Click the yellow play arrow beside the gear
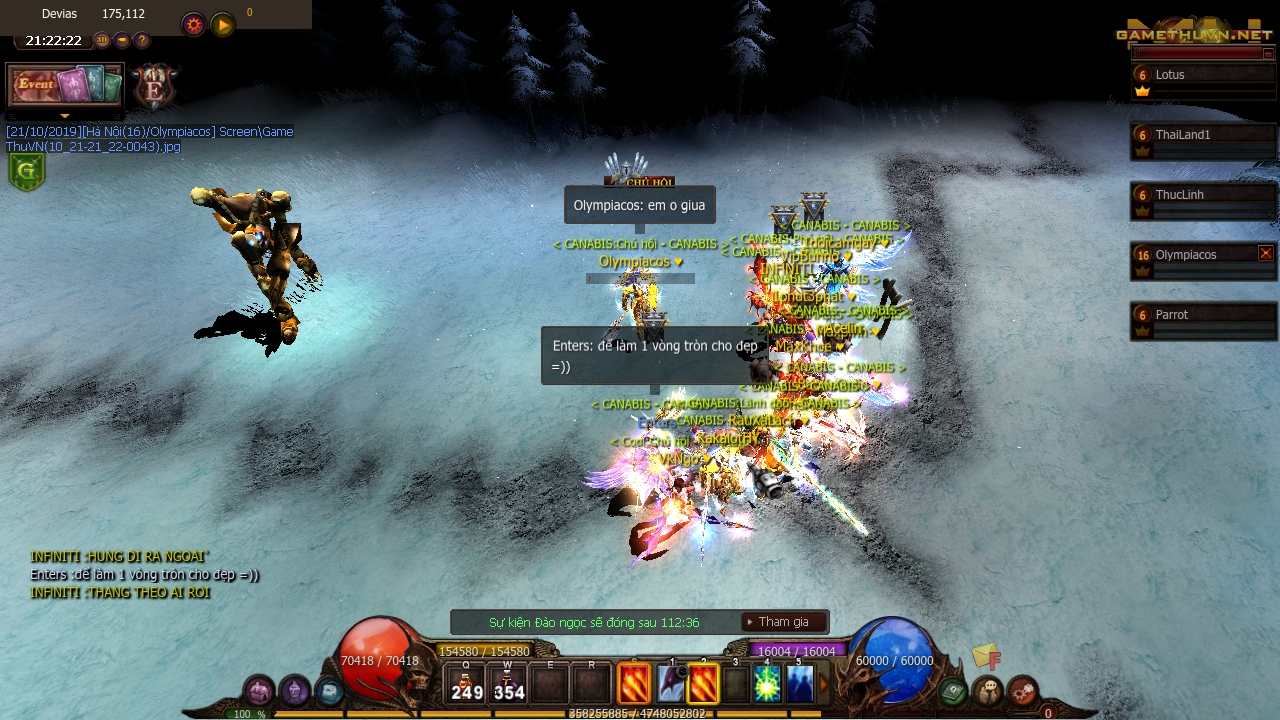This screenshot has width=1280, height=720. coord(222,25)
